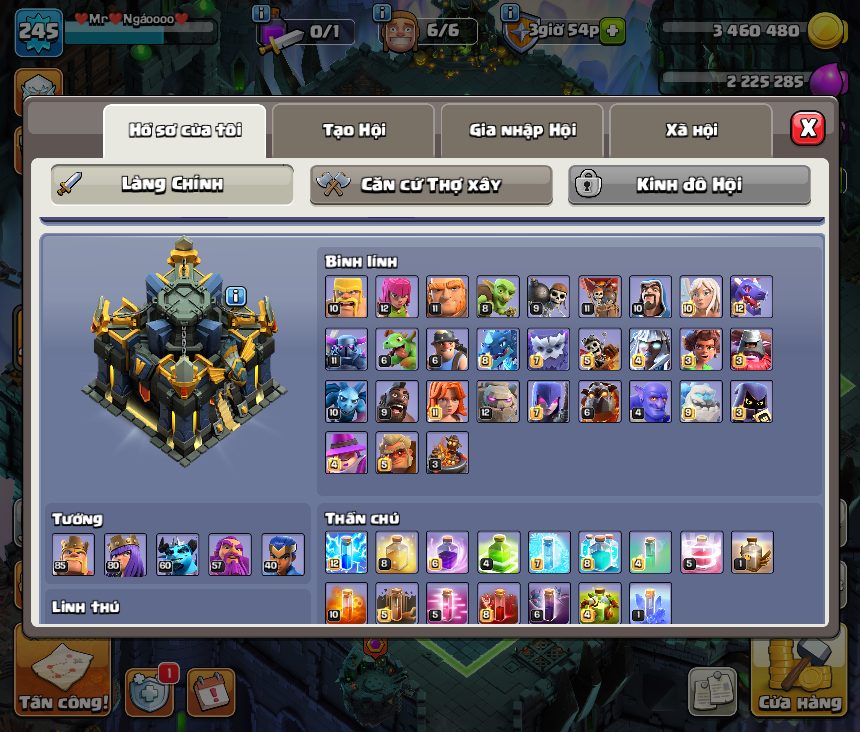Image resolution: width=860 pixels, height=732 pixels.
Task: Add more shield time with plus button
Action: pyautogui.click(x=612, y=31)
